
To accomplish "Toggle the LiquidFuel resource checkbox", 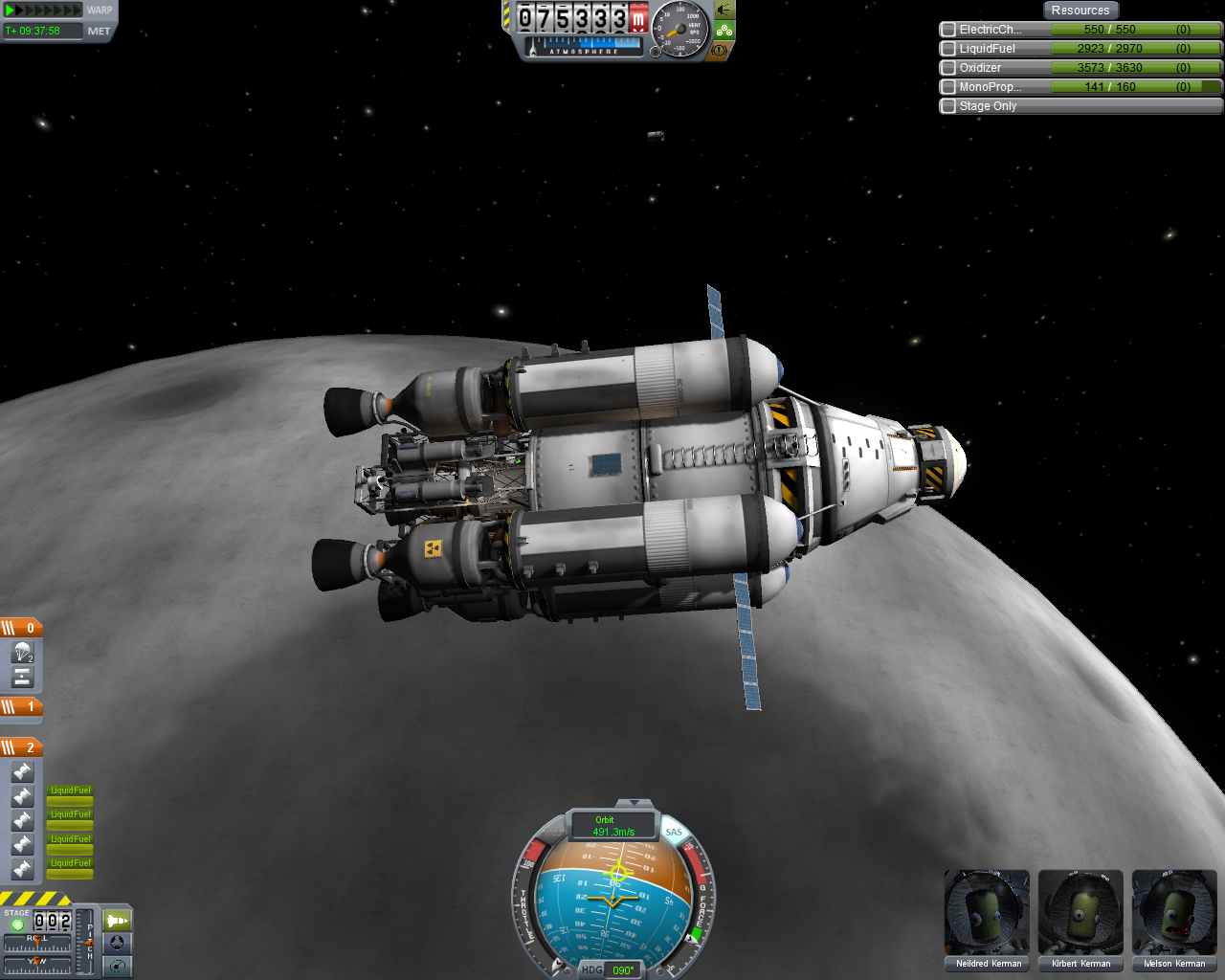I will [948, 49].
